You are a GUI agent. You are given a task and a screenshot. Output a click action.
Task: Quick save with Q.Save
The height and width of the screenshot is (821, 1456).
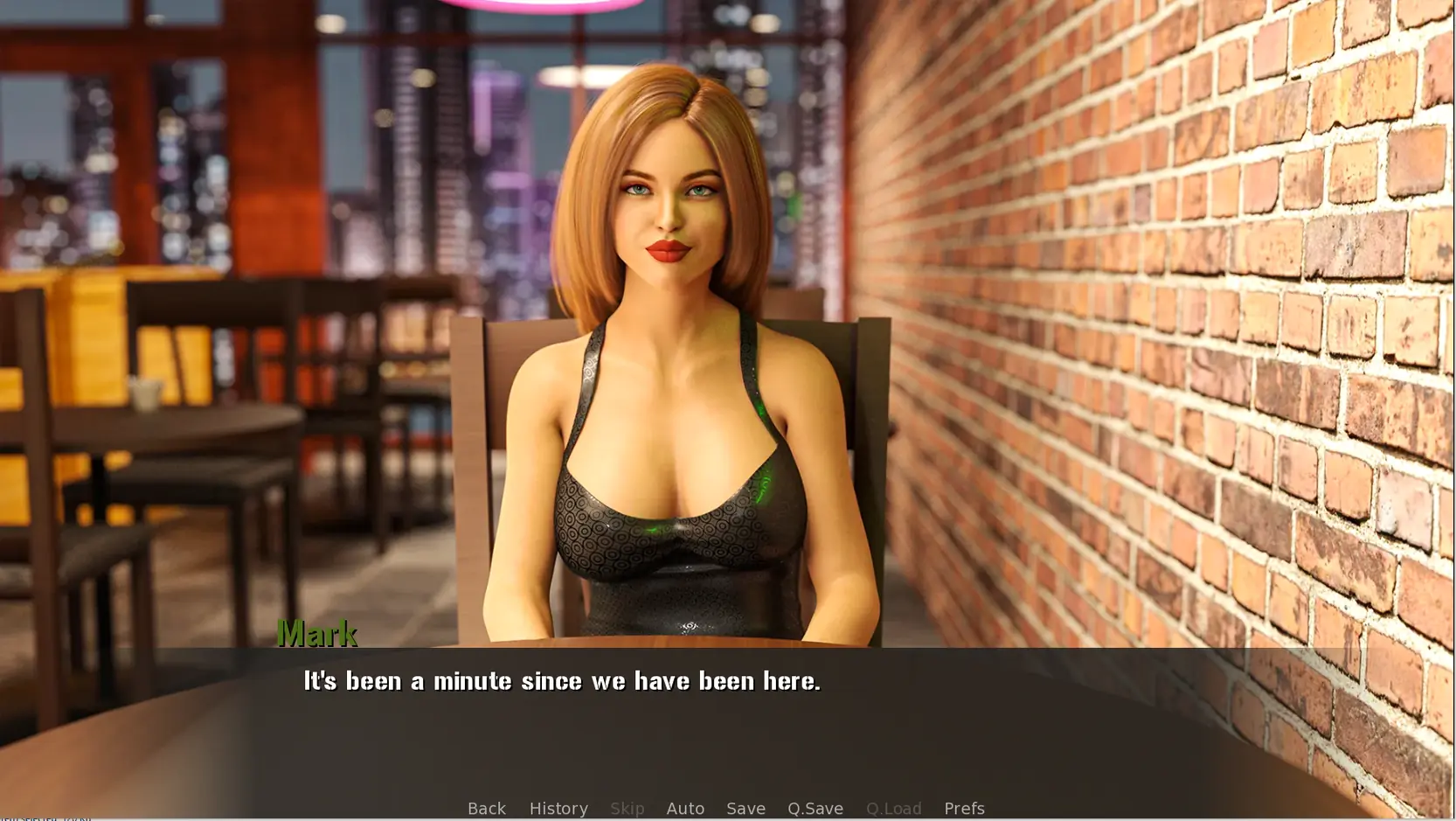815,808
